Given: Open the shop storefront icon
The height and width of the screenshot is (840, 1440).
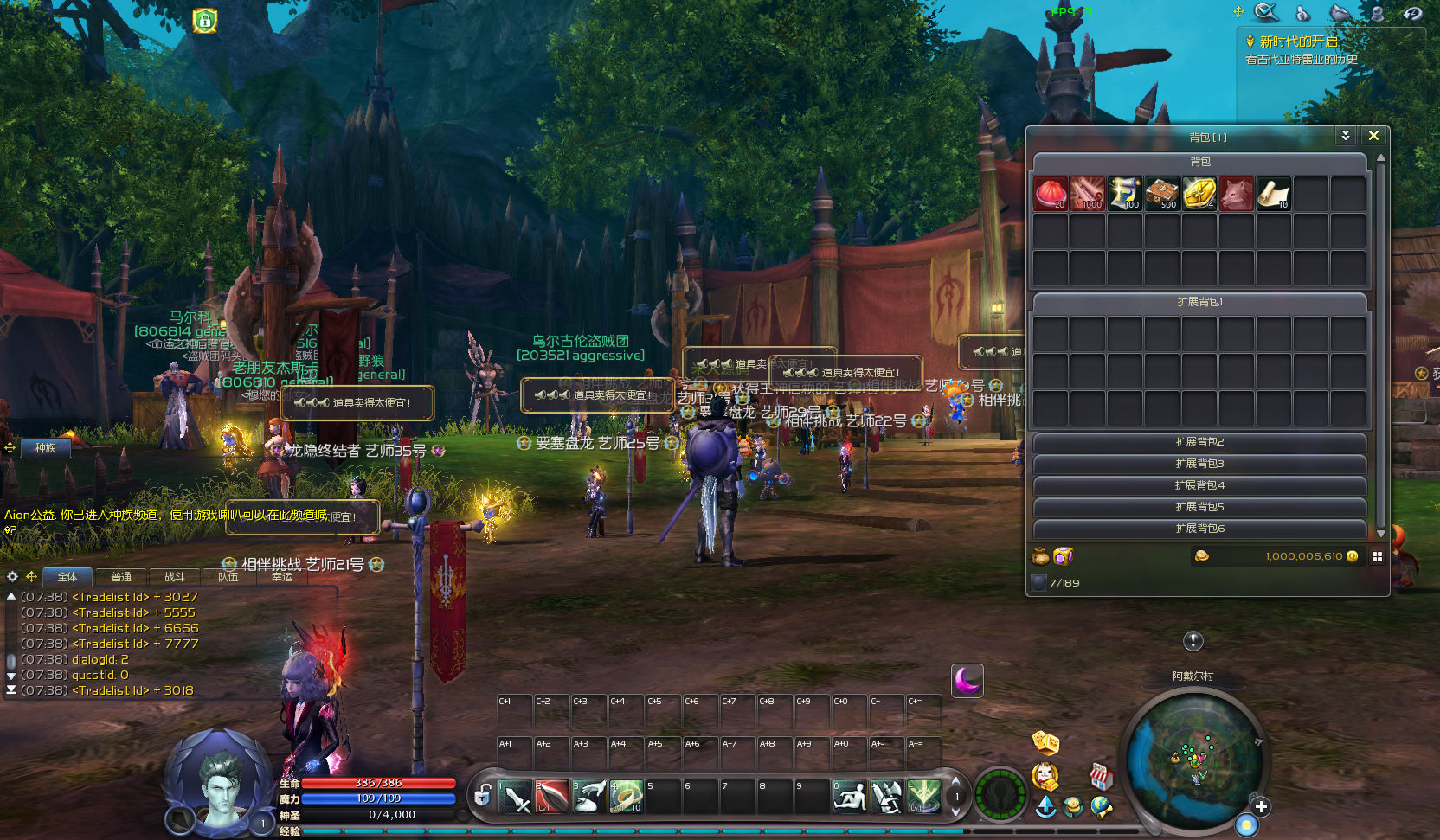Looking at the screenshot, I should (1100, 776).
